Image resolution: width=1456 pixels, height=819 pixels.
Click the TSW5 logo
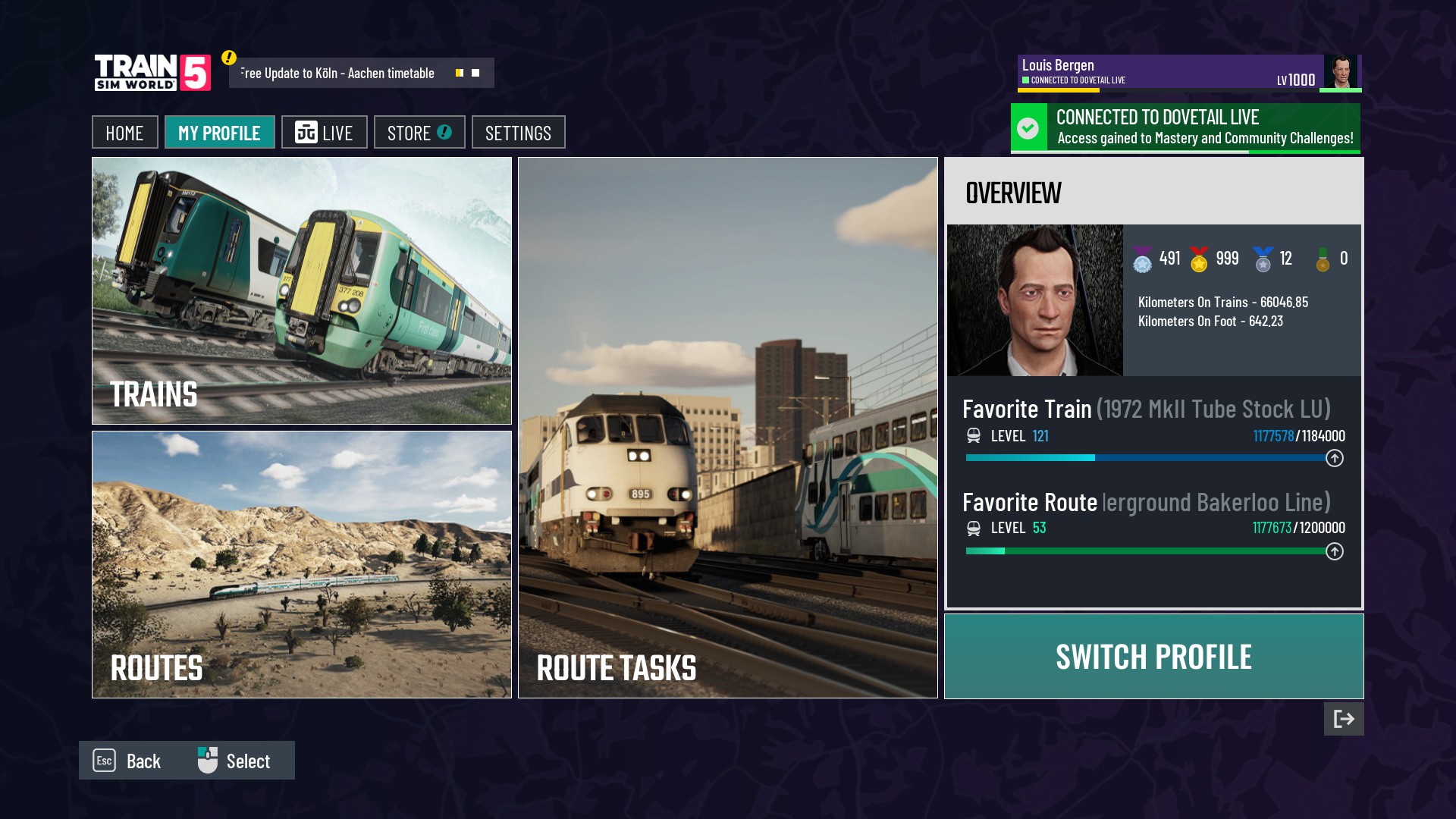(x=152, y=73)
